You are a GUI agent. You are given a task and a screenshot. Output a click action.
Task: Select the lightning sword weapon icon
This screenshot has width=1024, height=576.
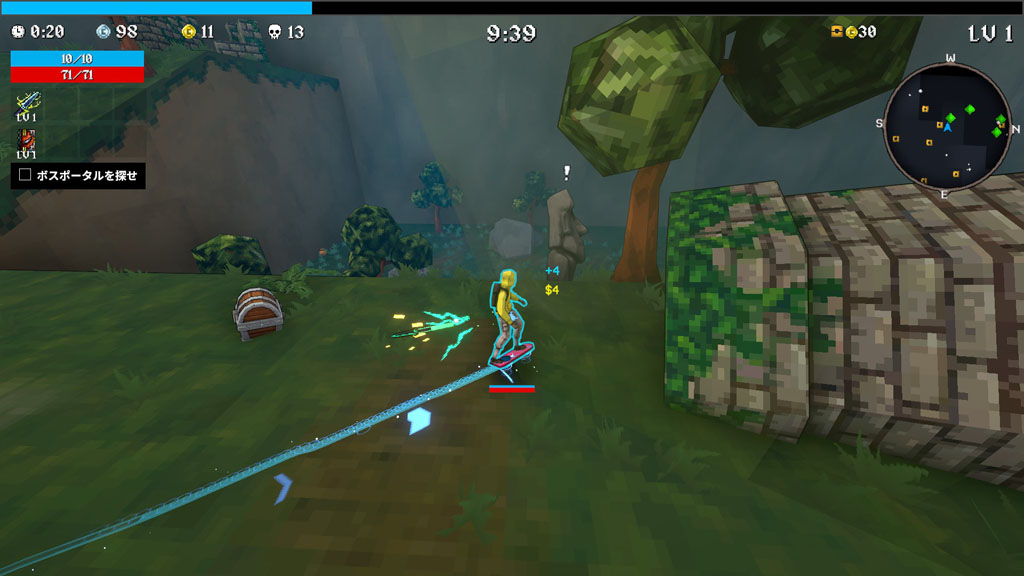coord(27,101)
